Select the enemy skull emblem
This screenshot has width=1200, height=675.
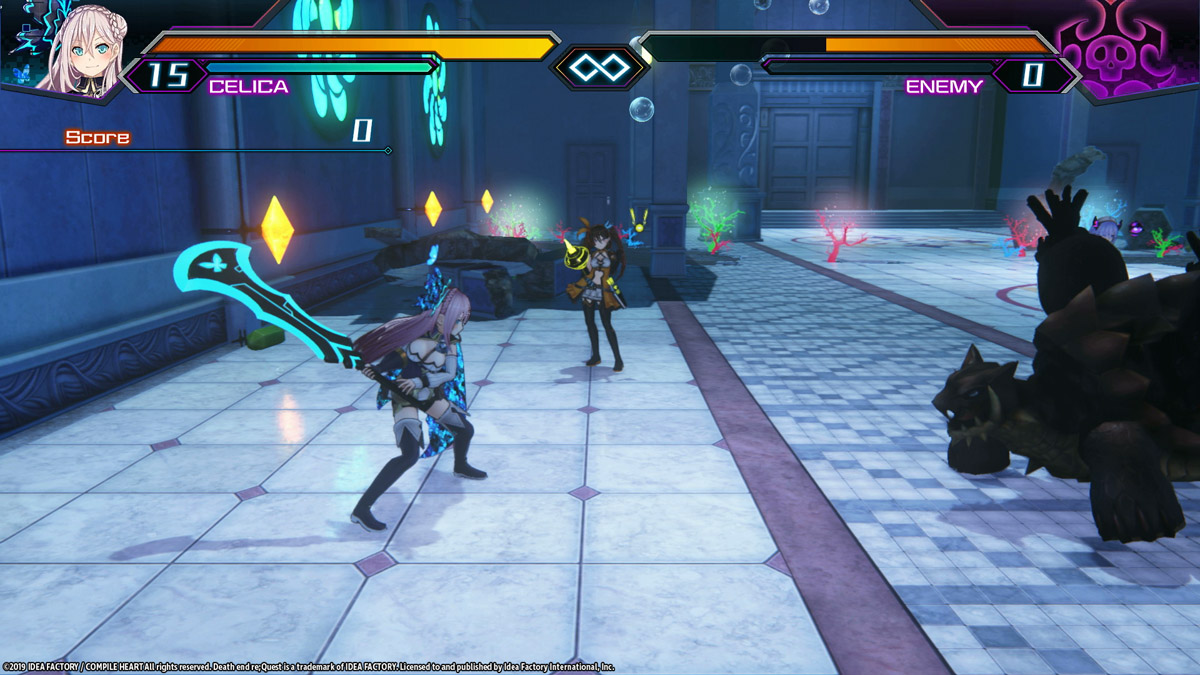click(x=1113, y=52)
